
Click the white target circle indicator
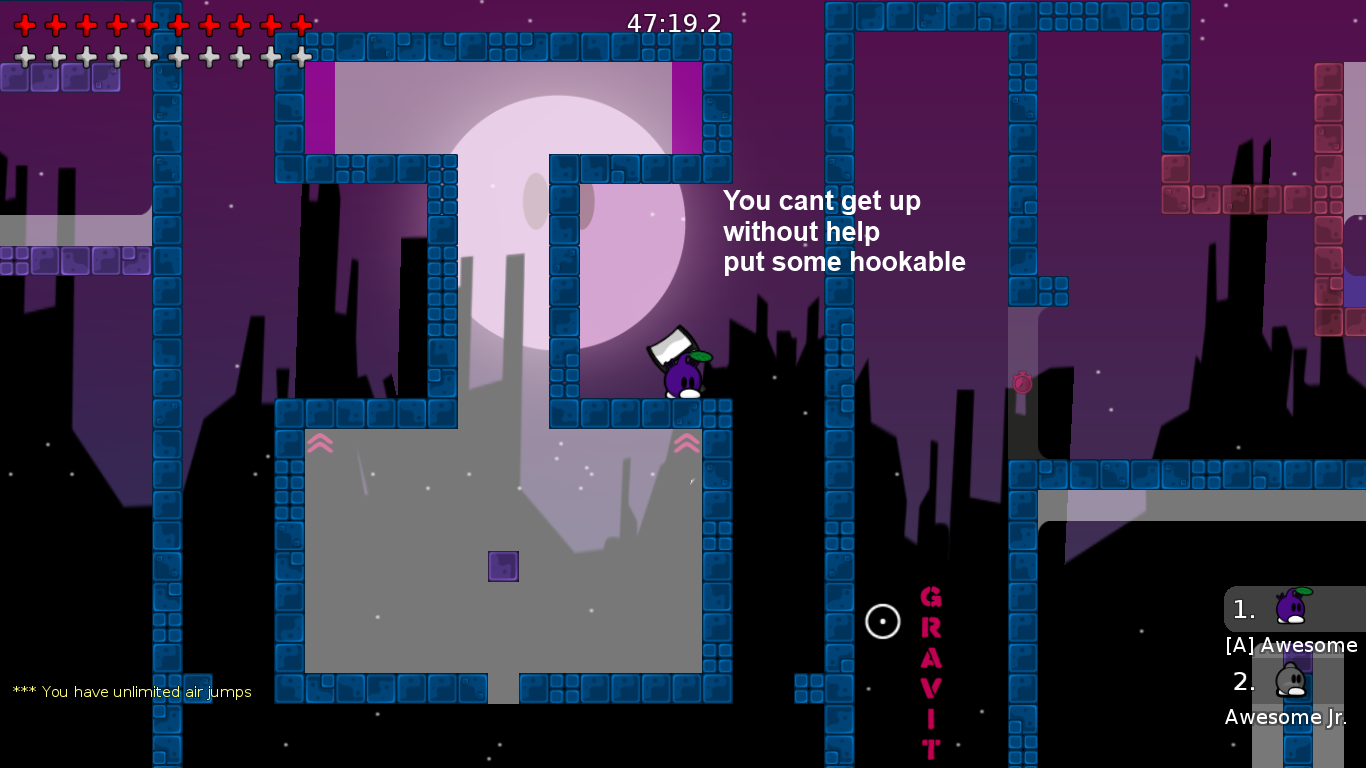coord(883,621)
